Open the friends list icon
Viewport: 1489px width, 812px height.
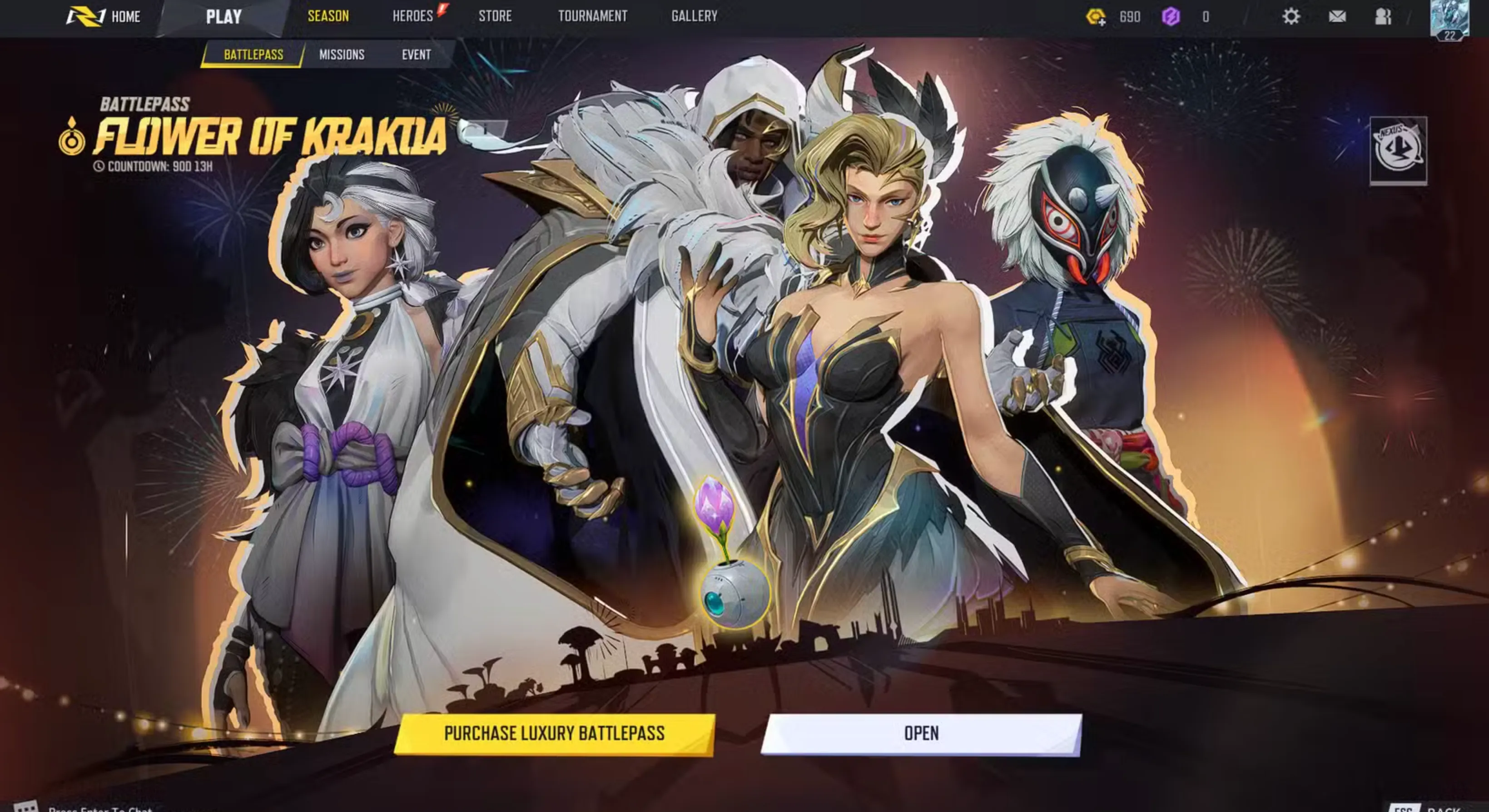1384,16
